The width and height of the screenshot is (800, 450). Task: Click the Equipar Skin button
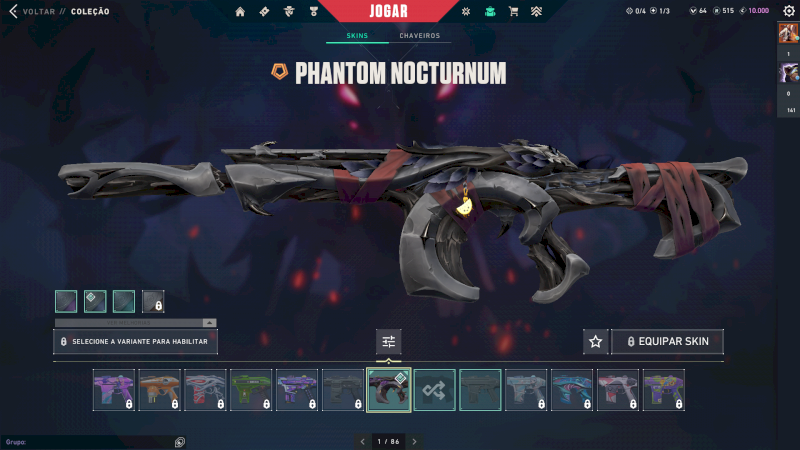pyautogui.click(x=667, y=342)
